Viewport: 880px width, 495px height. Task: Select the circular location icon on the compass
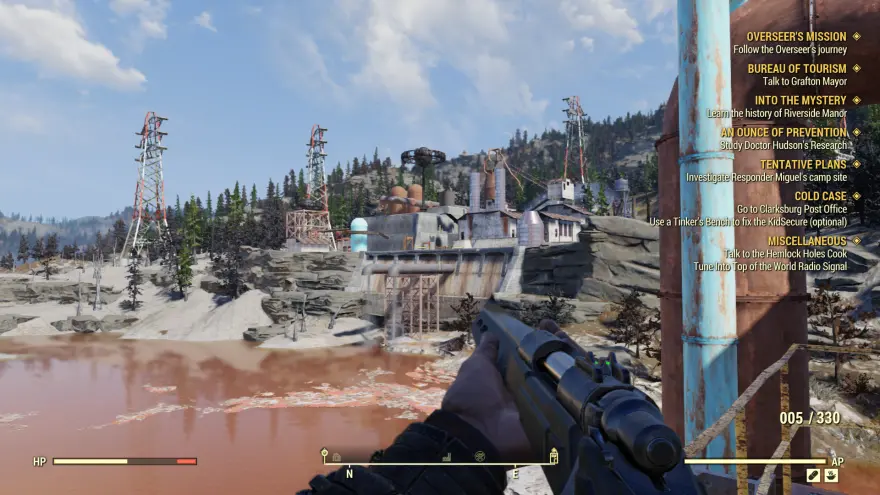click(x=479, y=457)
